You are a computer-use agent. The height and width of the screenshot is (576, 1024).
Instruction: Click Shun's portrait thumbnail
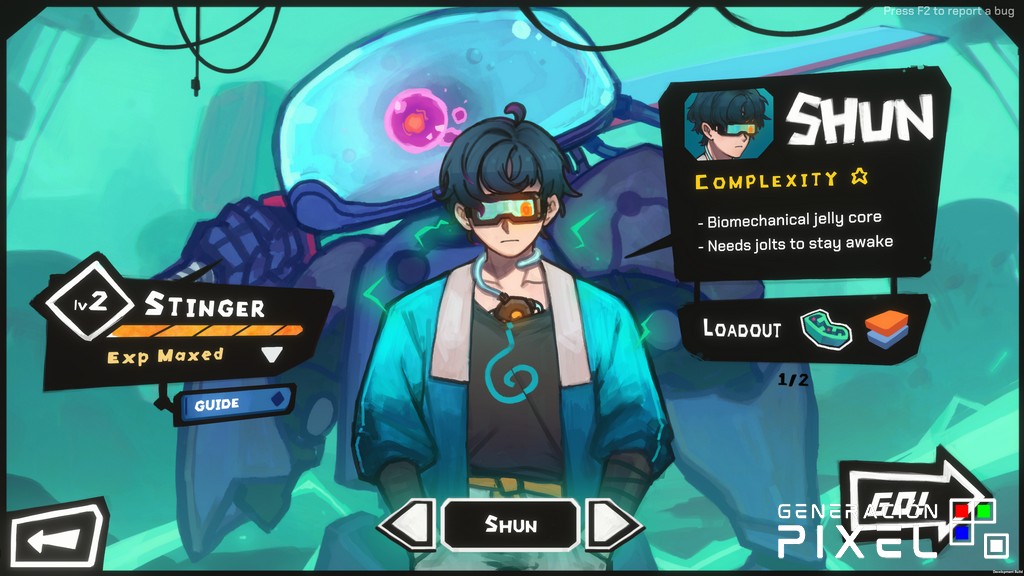tap(728, 124)
